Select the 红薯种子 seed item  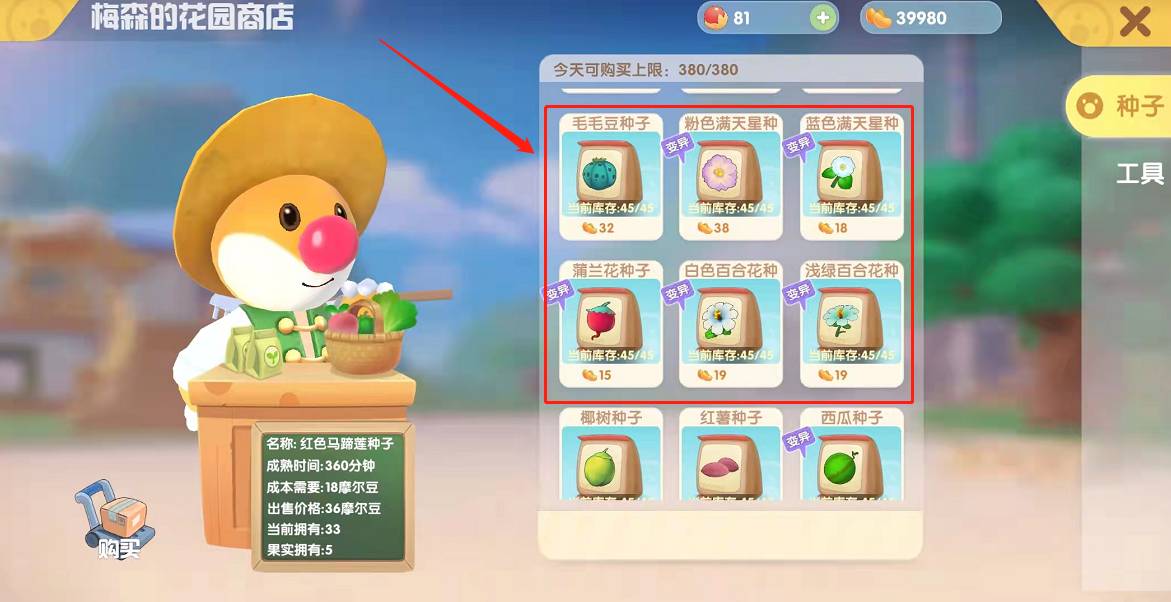click(730, 458)
